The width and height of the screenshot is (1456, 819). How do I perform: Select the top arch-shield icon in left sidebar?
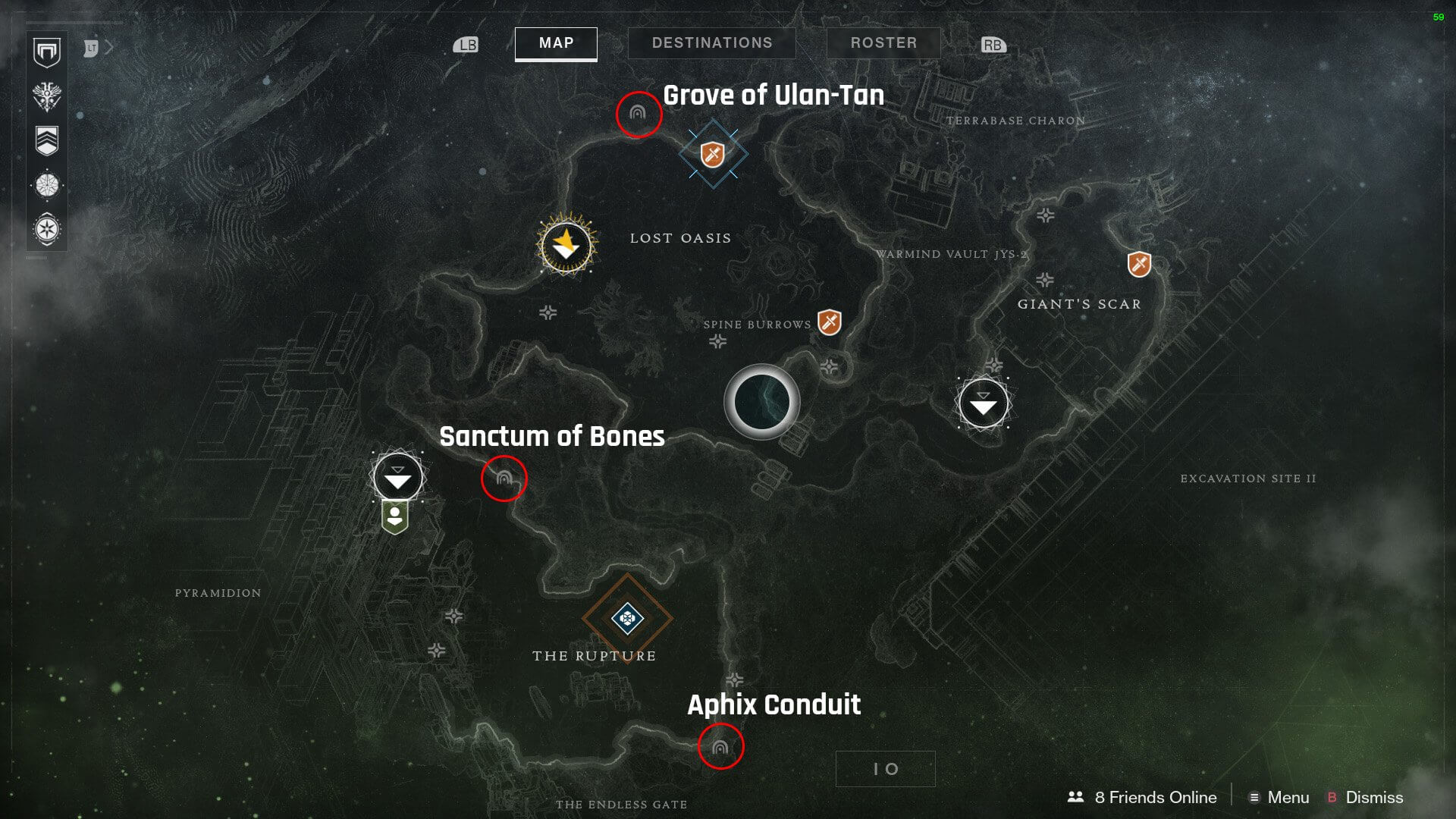click(x=47, y=52)
